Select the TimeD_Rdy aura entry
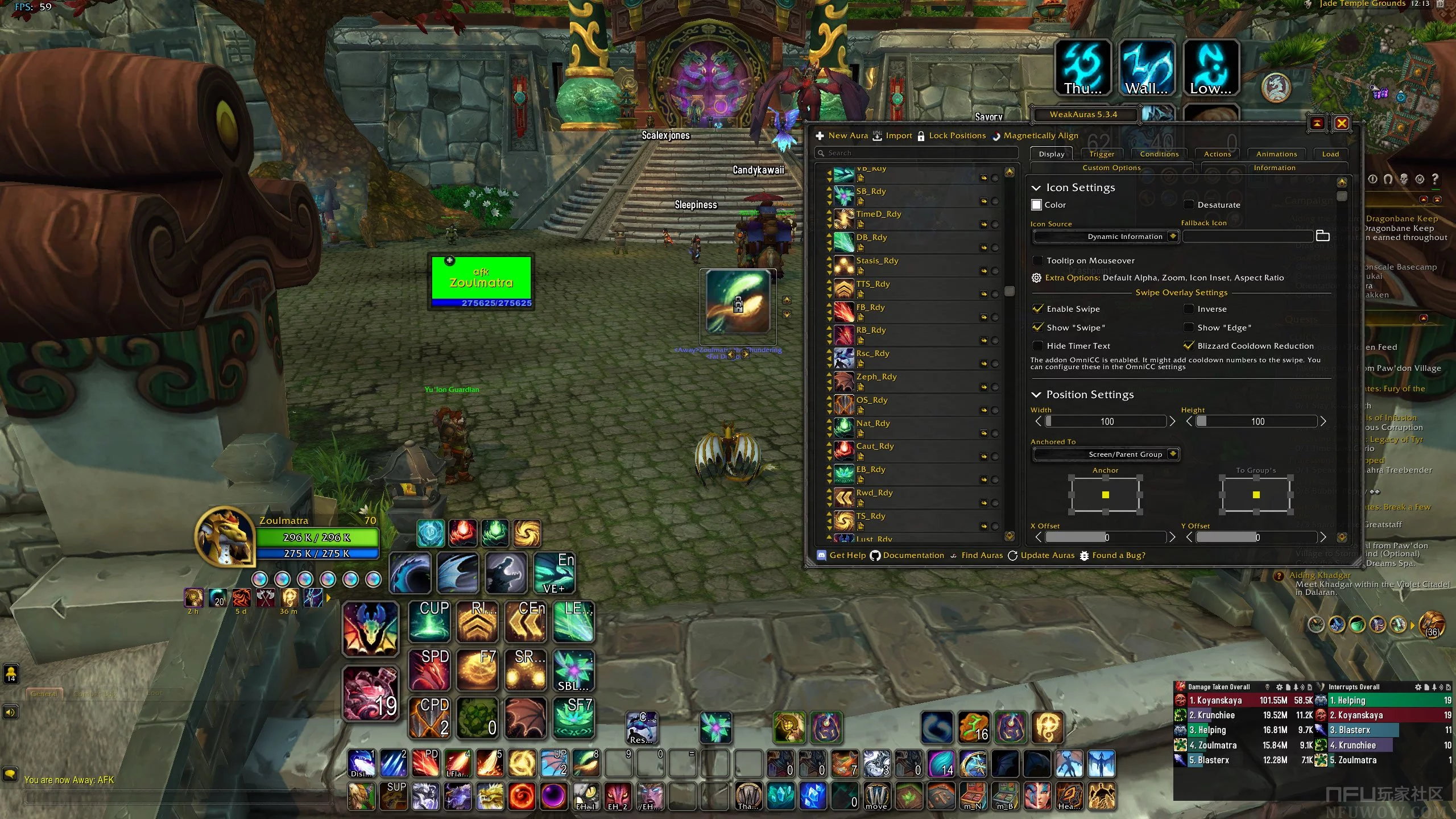This screenshot has height=819, width=1456. [x=879, y=214]
